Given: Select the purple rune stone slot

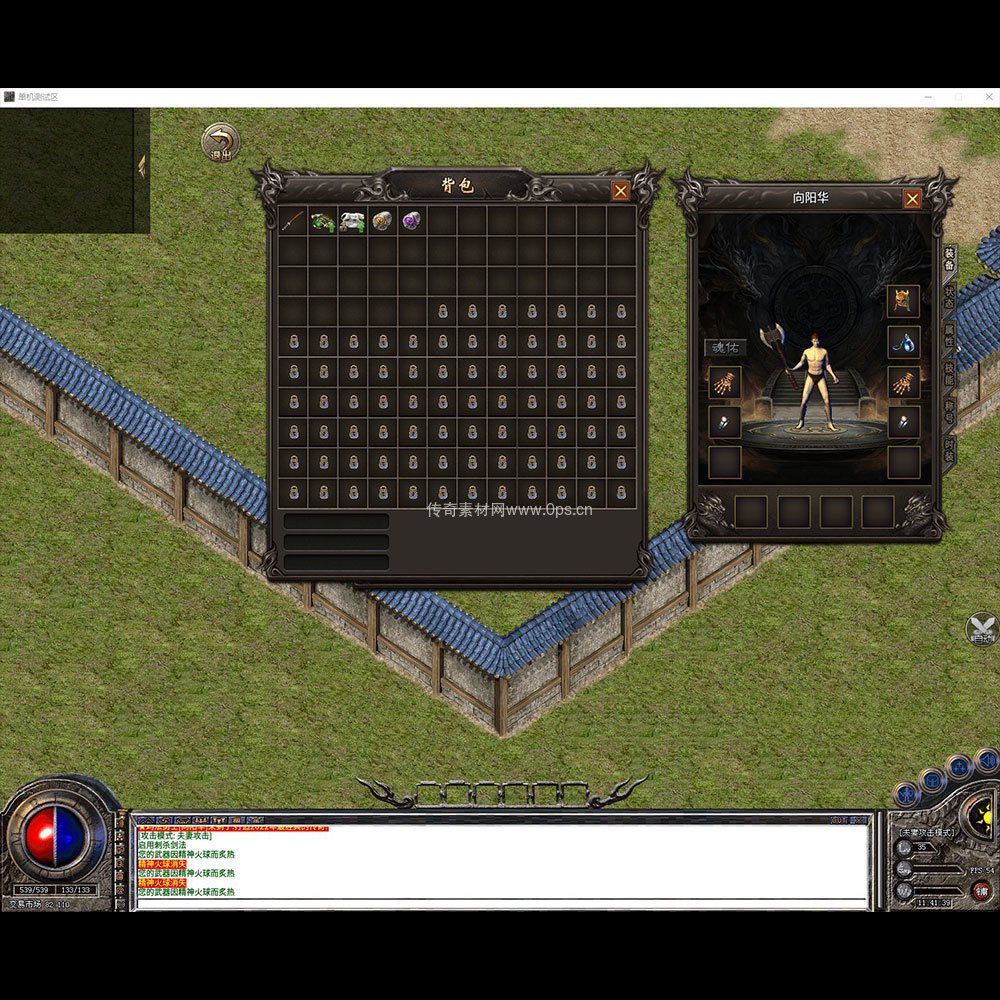Looking at the screenshot, I should point(411,220).
